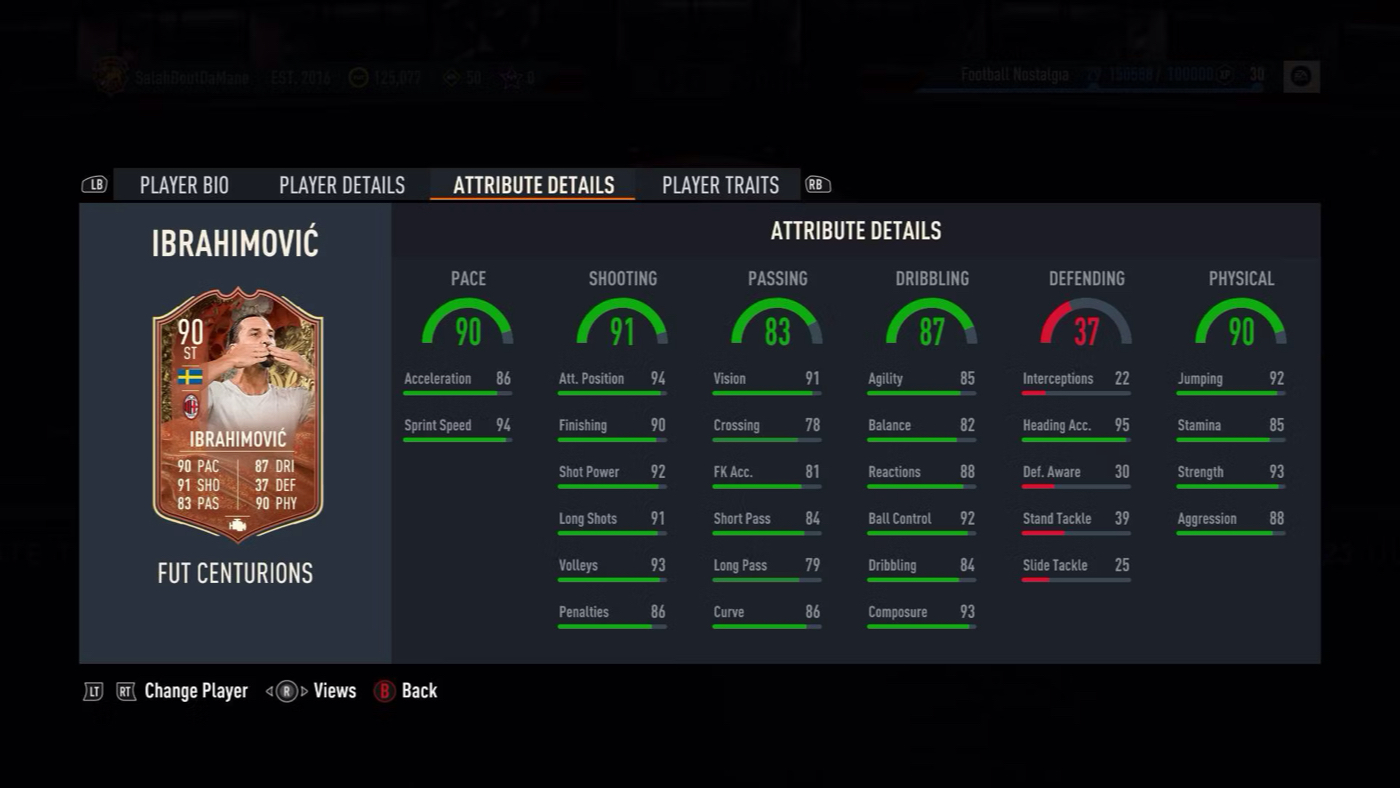
Task: Switch to the Player Bio tab
Action: click(184, 185)
